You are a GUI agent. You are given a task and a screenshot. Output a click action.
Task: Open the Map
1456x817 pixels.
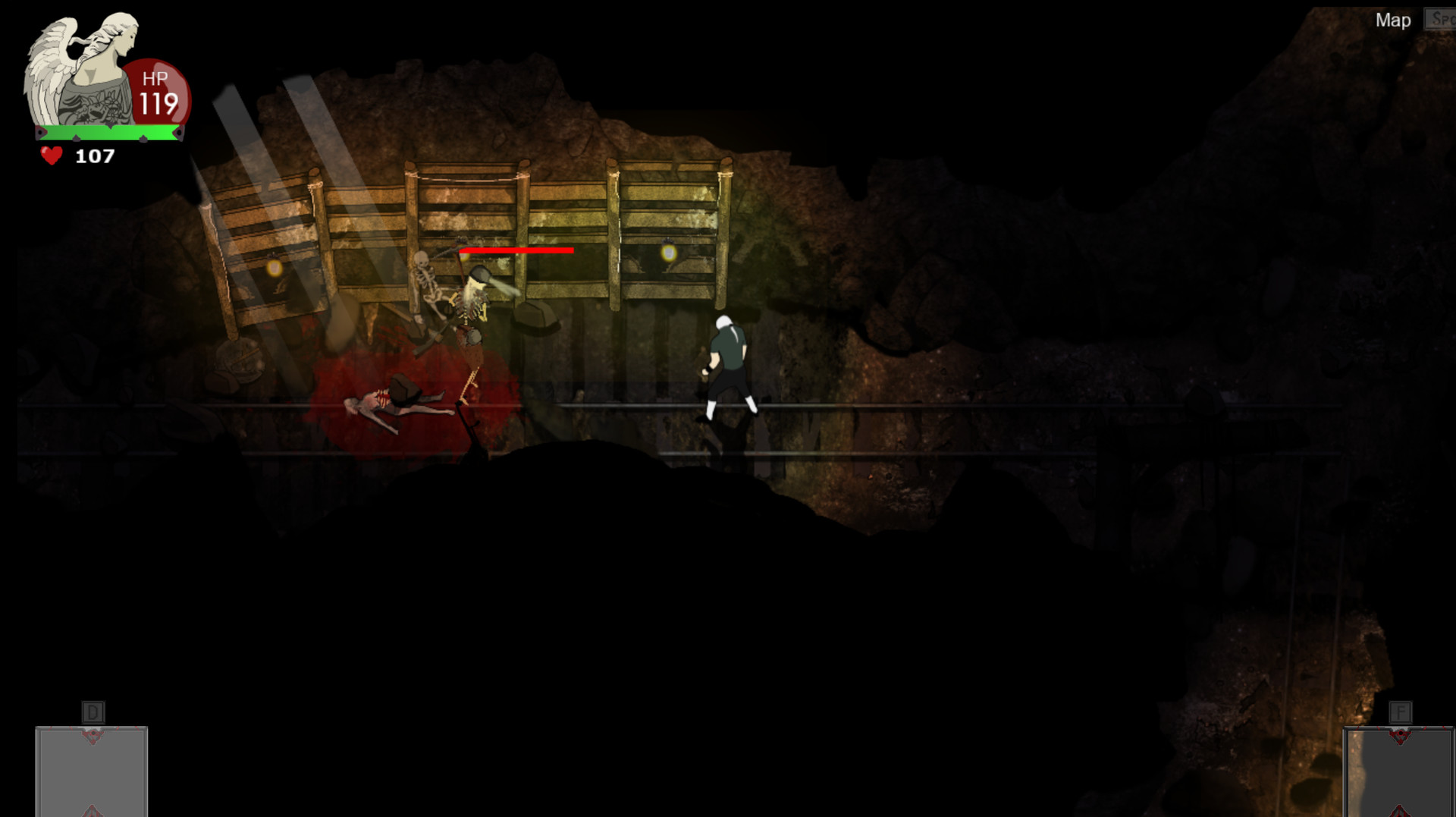[x=1393, y=20]
